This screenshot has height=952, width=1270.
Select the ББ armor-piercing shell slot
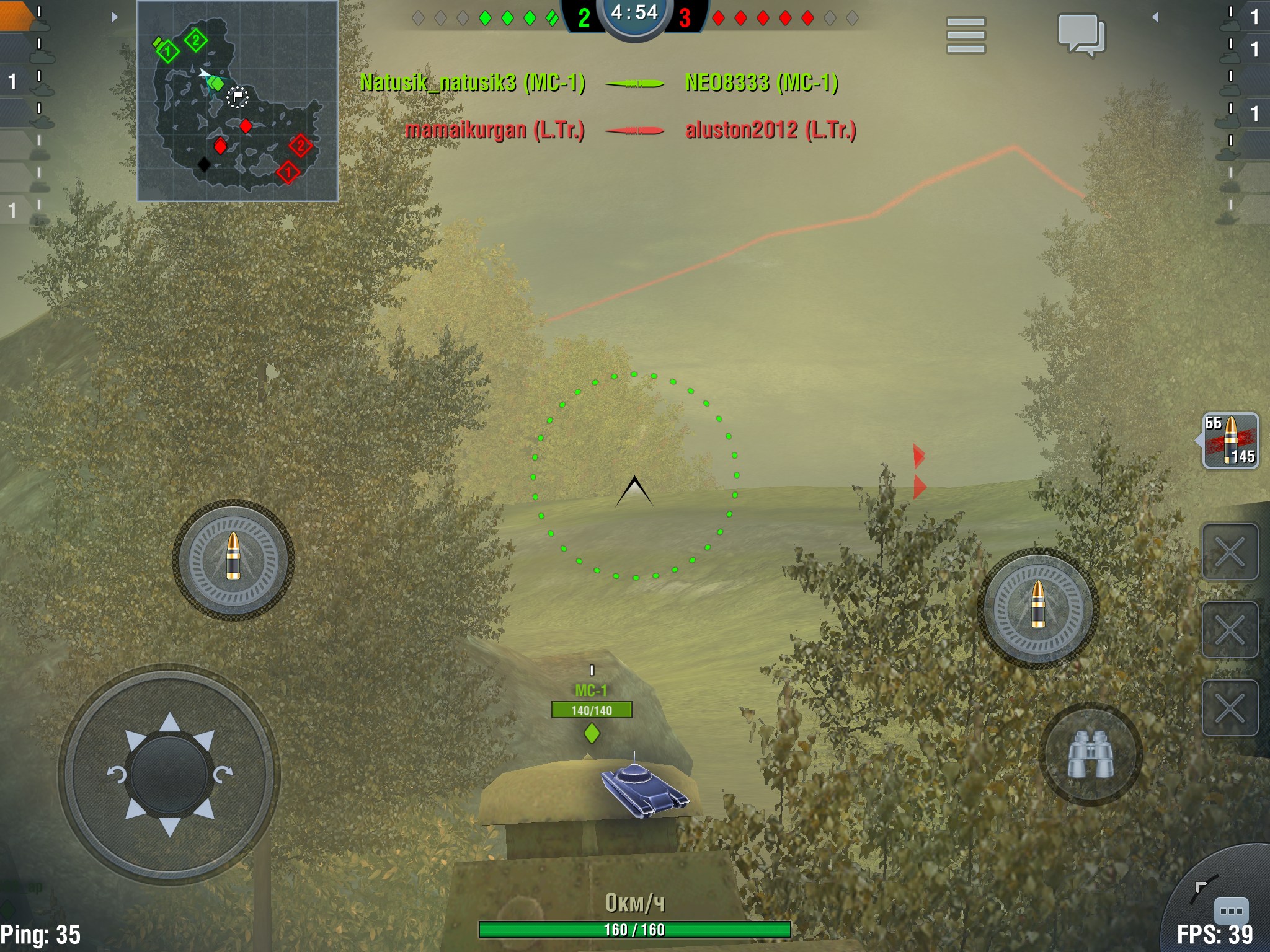[1230, 441]
